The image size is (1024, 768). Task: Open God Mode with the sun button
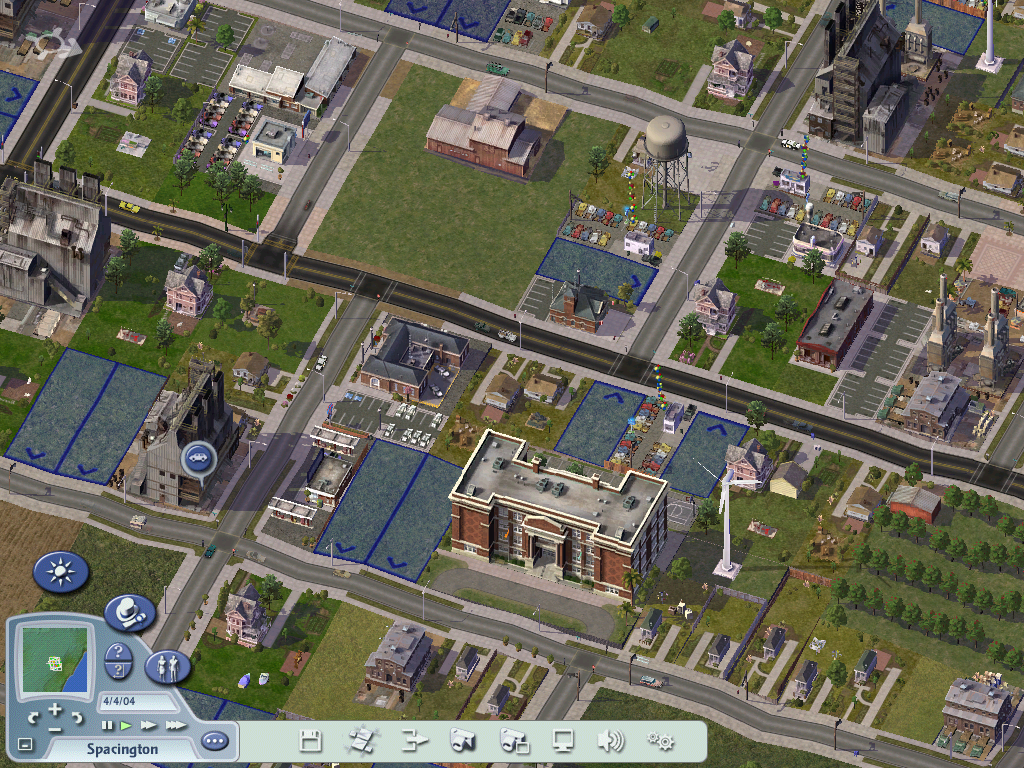[61, 572]
